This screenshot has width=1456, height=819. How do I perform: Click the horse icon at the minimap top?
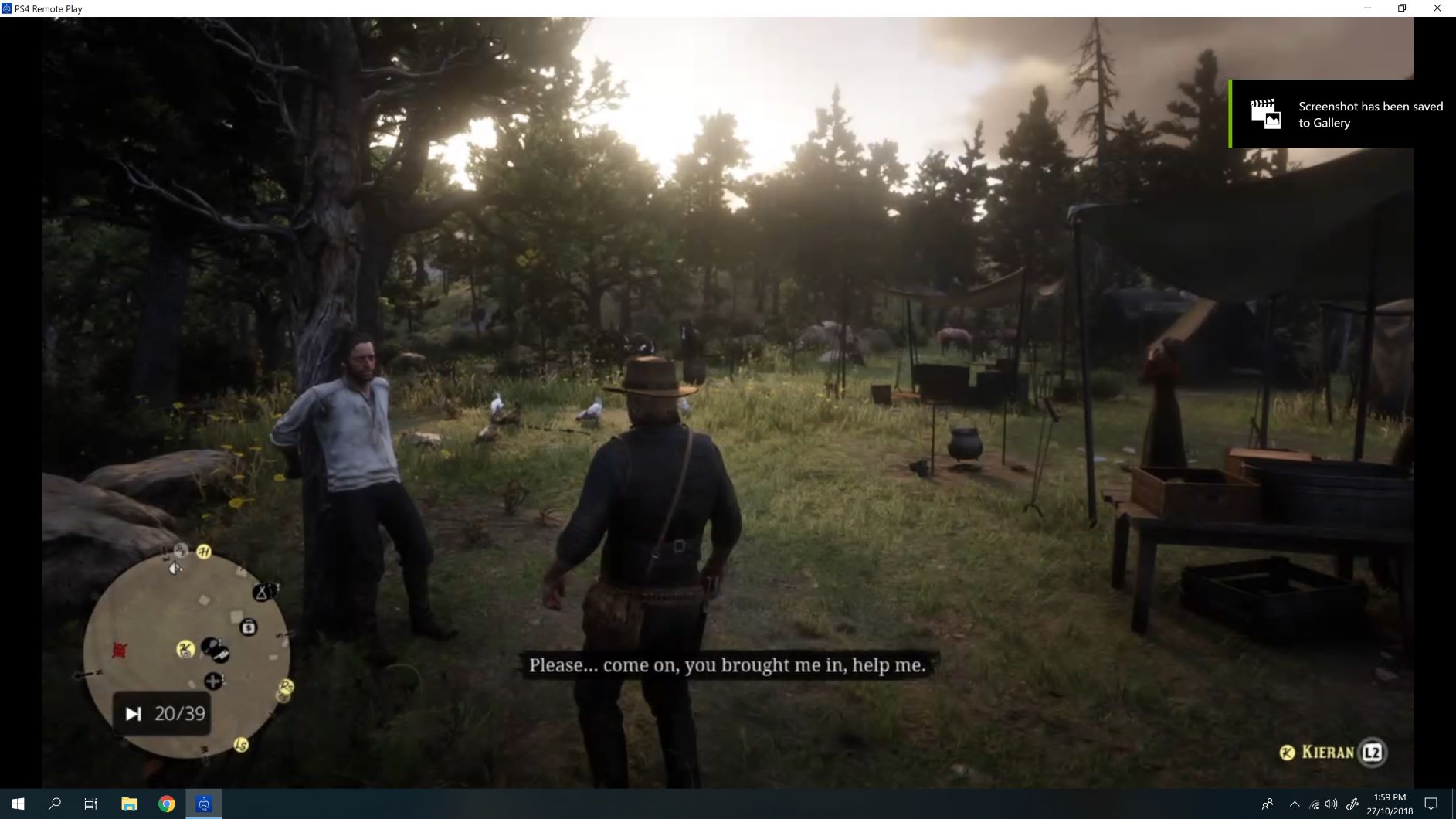pos(204,552)
